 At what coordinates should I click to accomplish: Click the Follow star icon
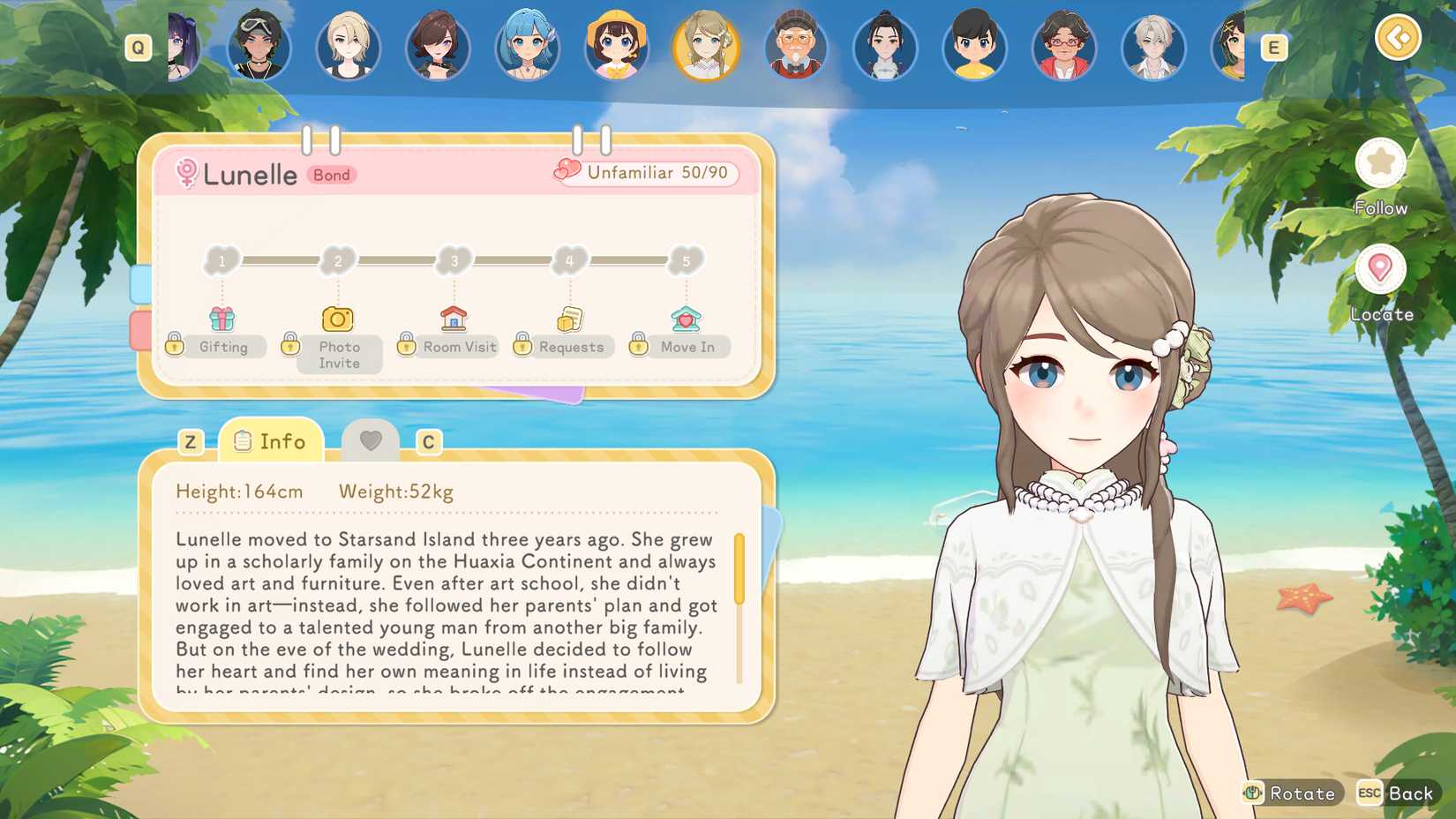click(x=1380, y=163)
